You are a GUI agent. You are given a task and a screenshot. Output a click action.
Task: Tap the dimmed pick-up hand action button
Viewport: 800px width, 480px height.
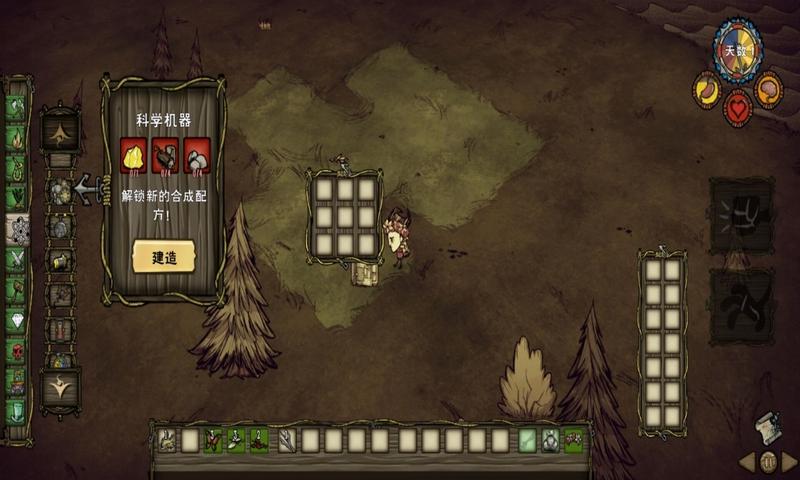pos(740,305)
